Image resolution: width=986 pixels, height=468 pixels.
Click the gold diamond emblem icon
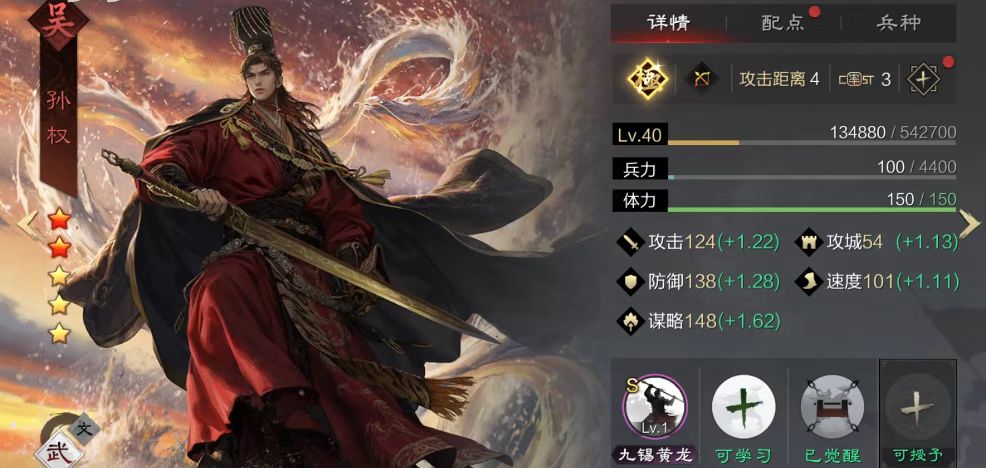tap(647, 78)
